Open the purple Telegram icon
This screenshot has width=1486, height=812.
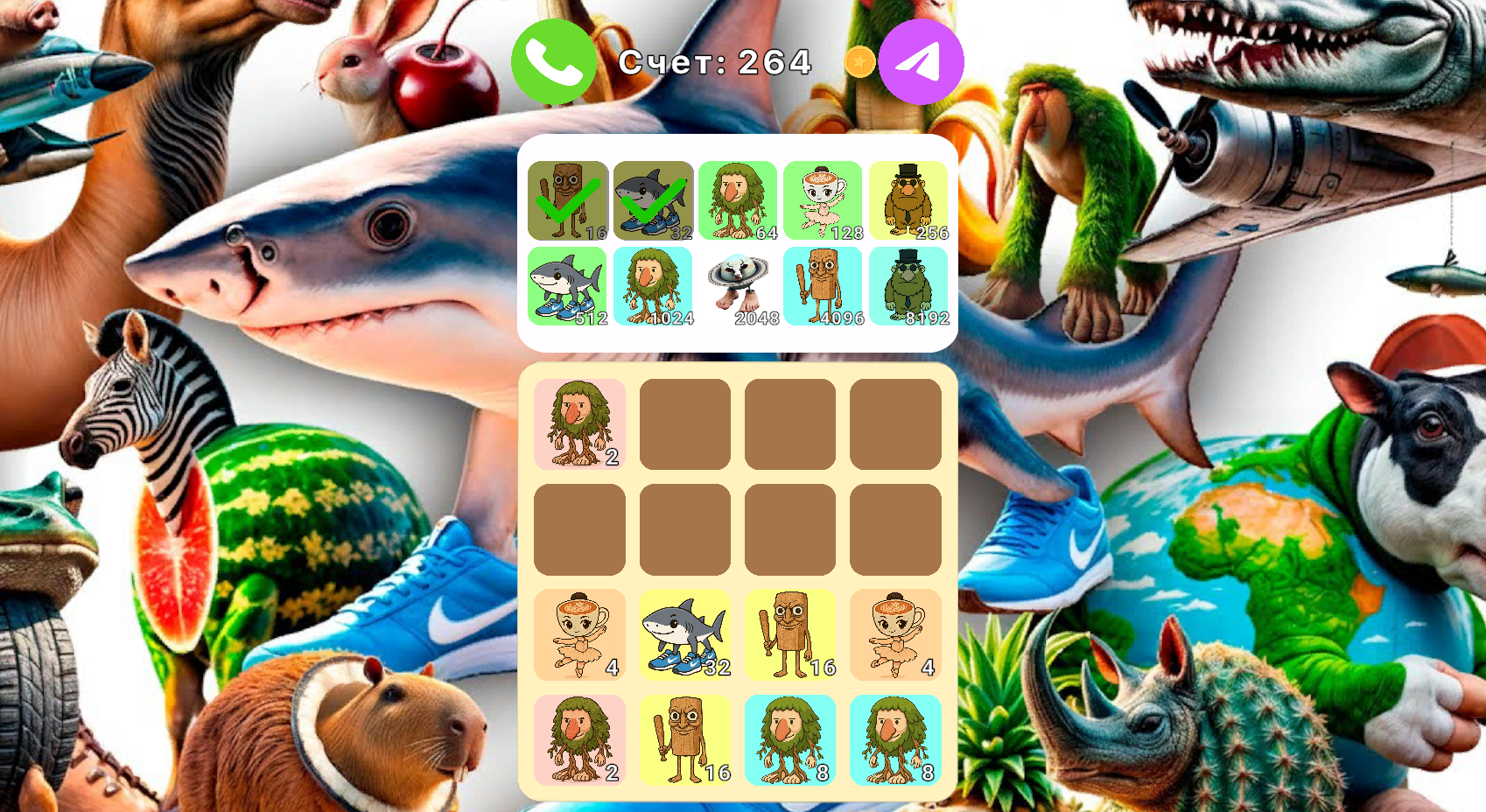click(x=921, y=61)
